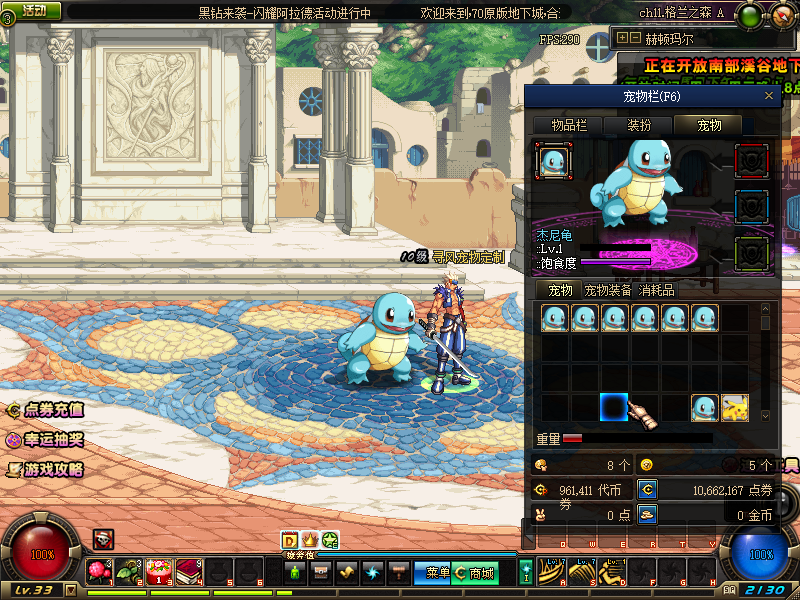
Task: Click the crown icon above the toolbar
Action: click(x=309, y=540)
